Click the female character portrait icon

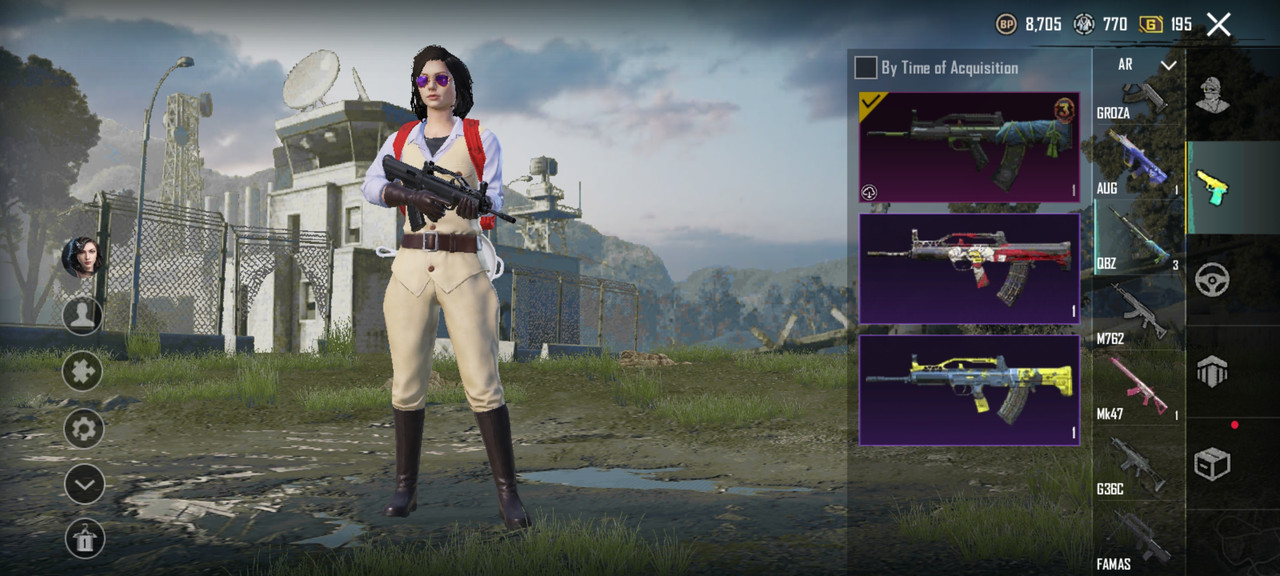click(82, 257)
